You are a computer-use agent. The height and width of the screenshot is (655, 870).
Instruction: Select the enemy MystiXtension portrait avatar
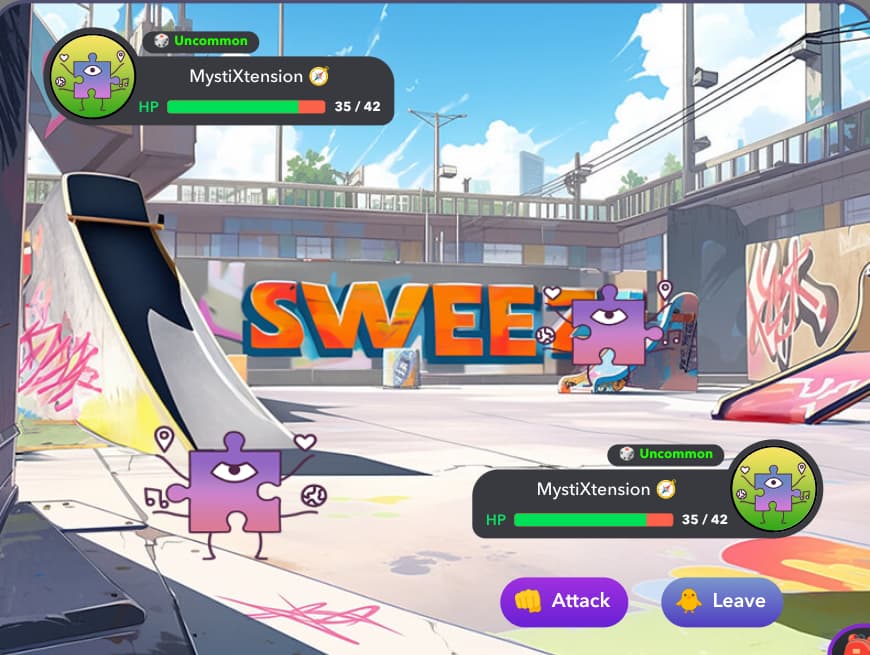(x=91, y=75)
